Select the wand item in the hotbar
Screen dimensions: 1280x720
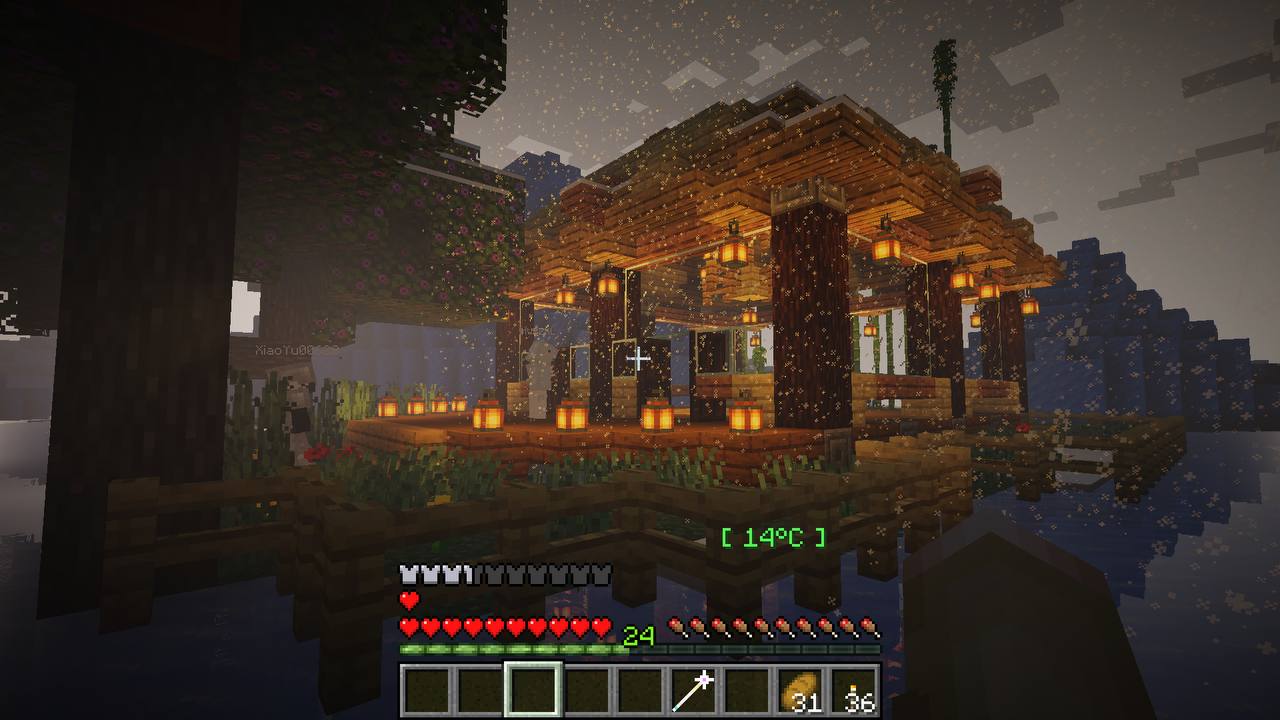694,691
